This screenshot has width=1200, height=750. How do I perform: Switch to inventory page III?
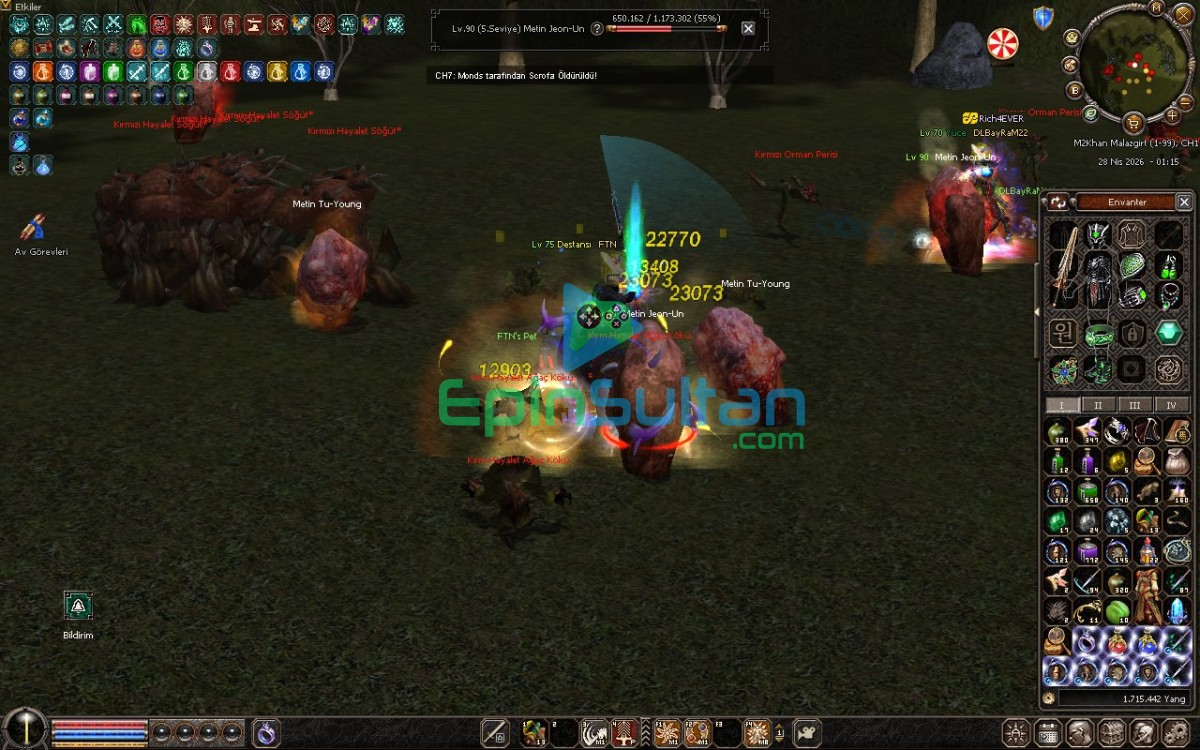1135,405
